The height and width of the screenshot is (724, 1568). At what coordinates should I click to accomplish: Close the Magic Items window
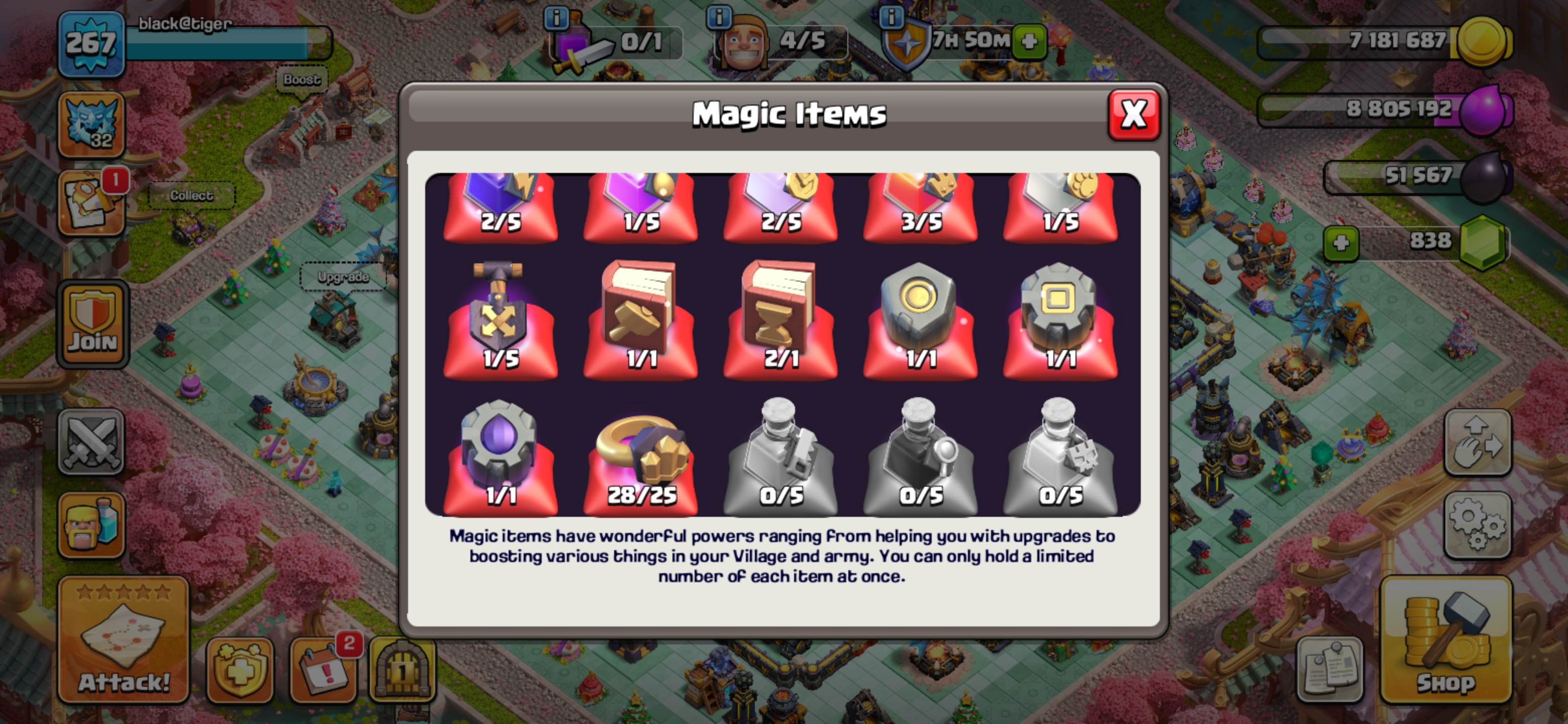(1133, 115)
